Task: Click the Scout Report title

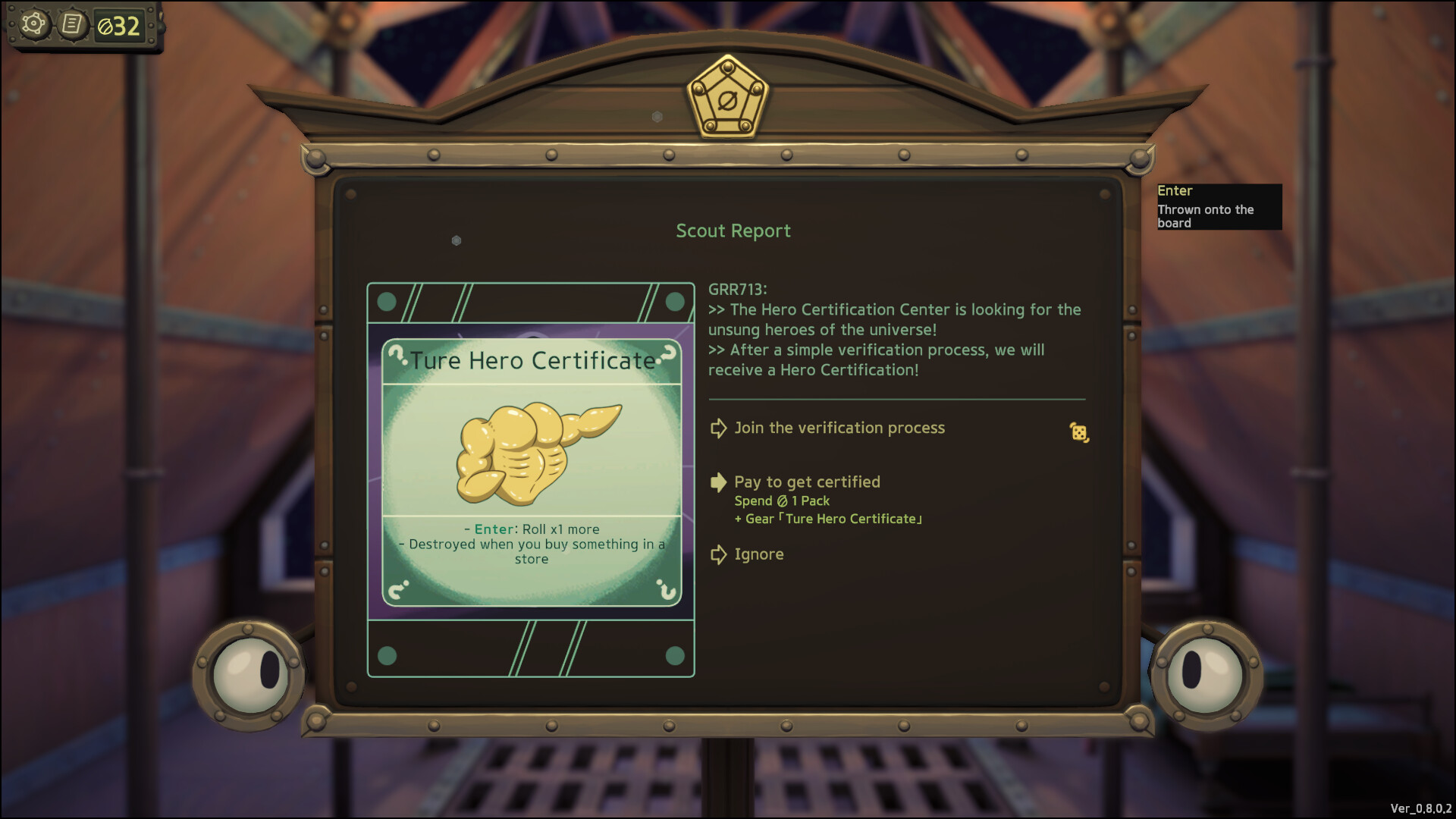Action: tap(733, 231)
